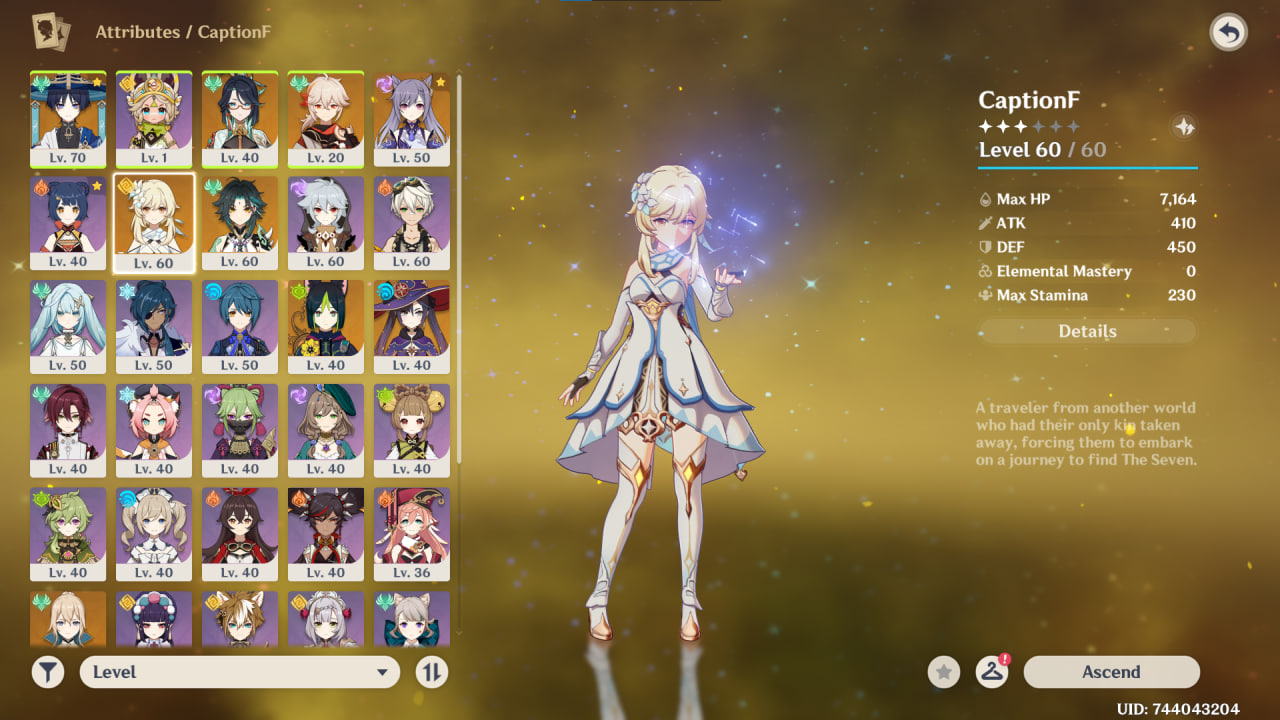Open the character filter funnel

(x=47, y=672)
